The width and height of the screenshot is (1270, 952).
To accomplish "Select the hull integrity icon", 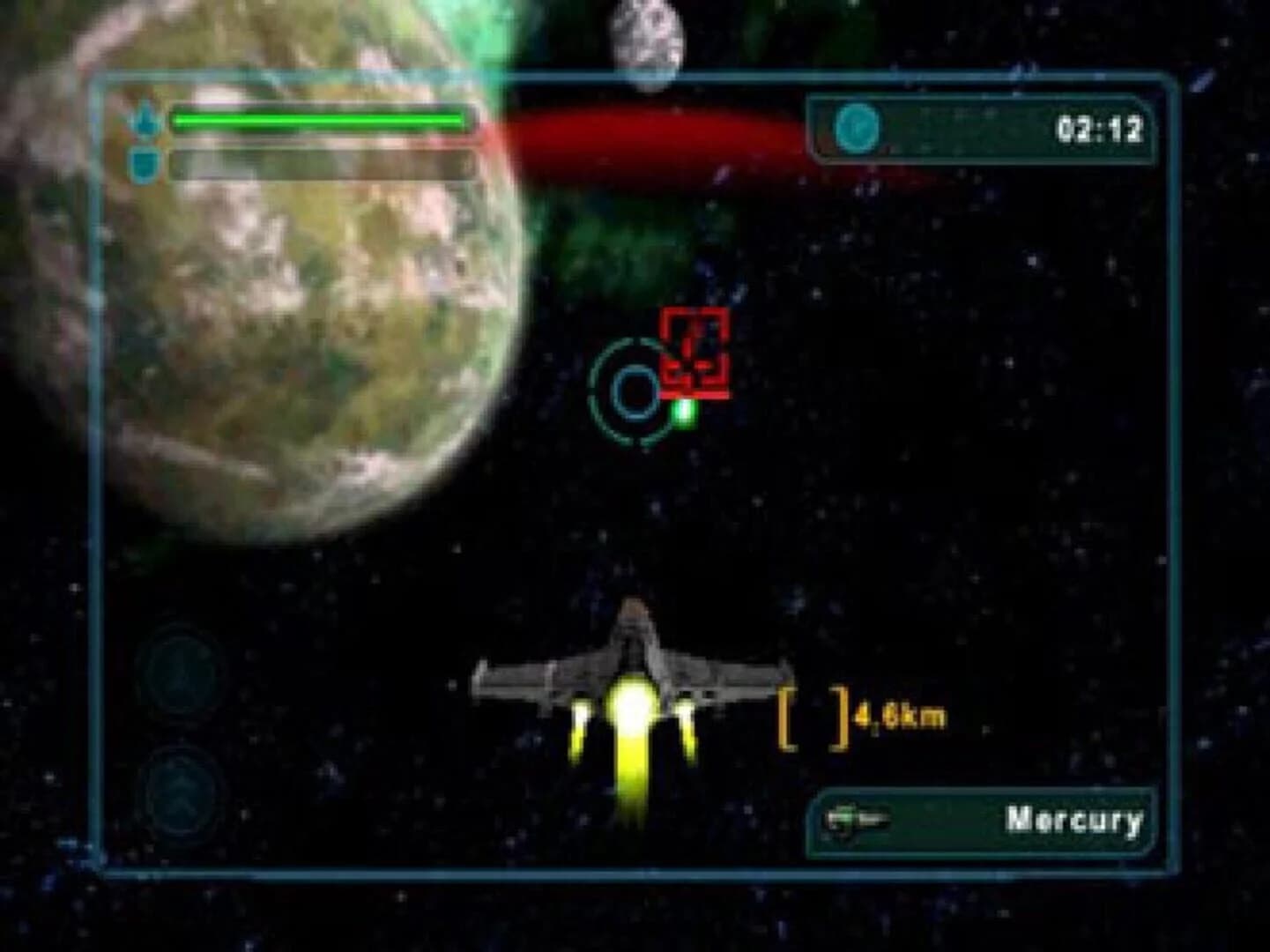I will pyautogui.click(x=145, y=118).
